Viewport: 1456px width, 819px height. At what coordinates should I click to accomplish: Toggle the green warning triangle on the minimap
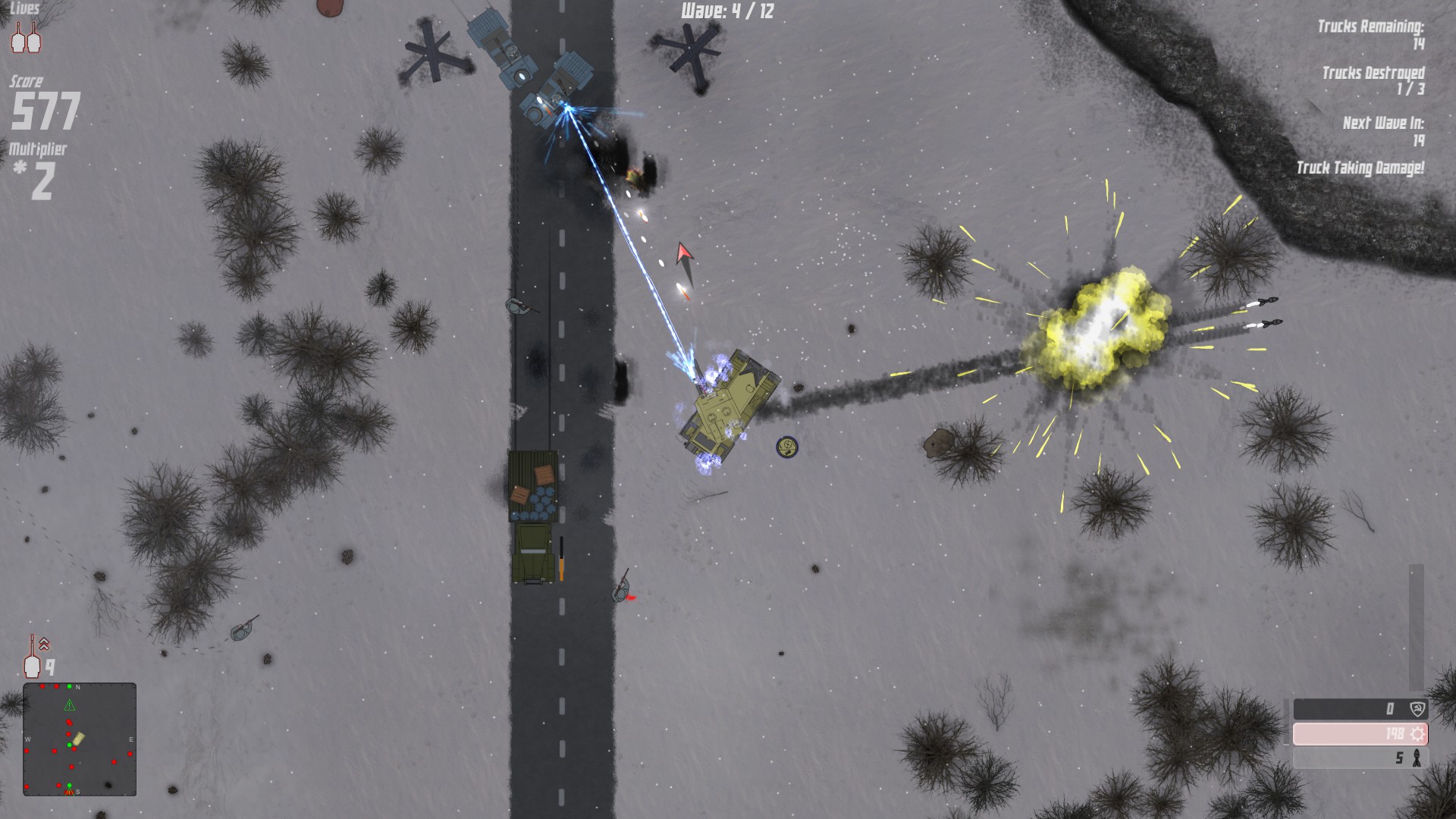(x=70, y=704)
